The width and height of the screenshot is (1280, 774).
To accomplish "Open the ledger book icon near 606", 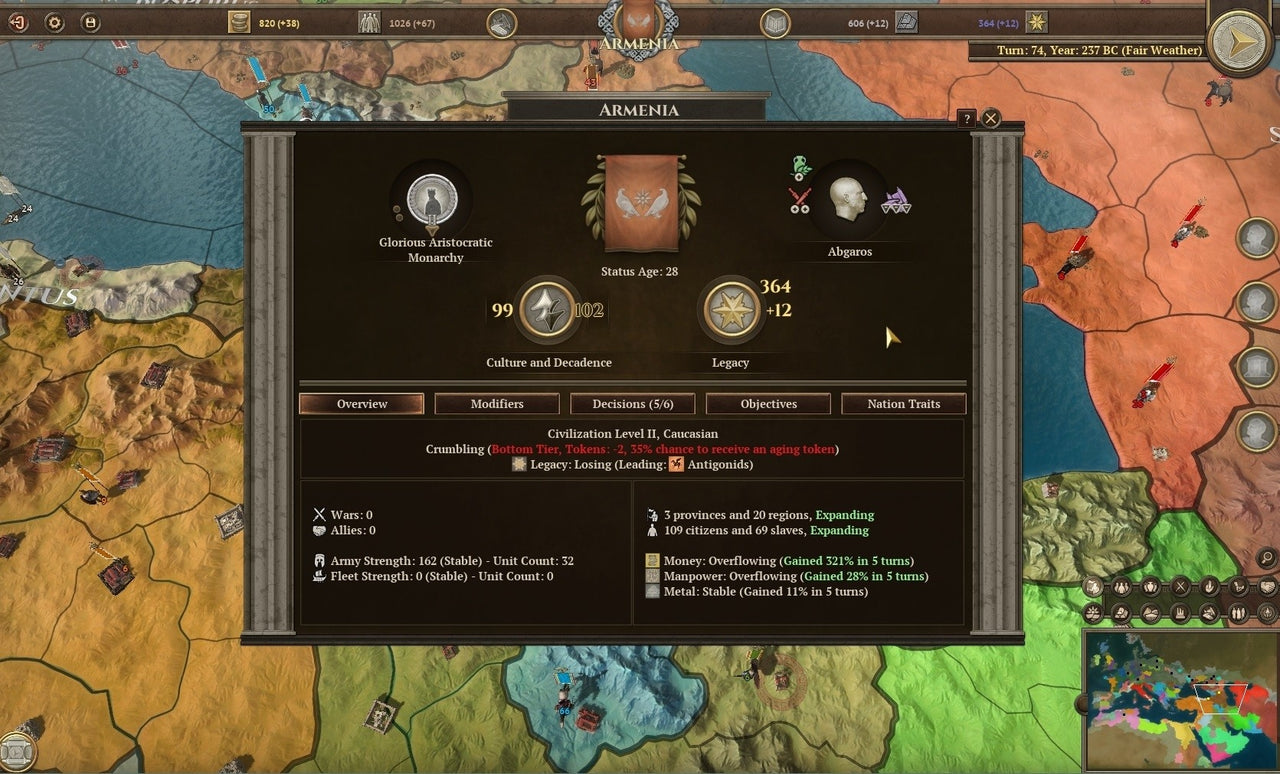I will 775,22.
